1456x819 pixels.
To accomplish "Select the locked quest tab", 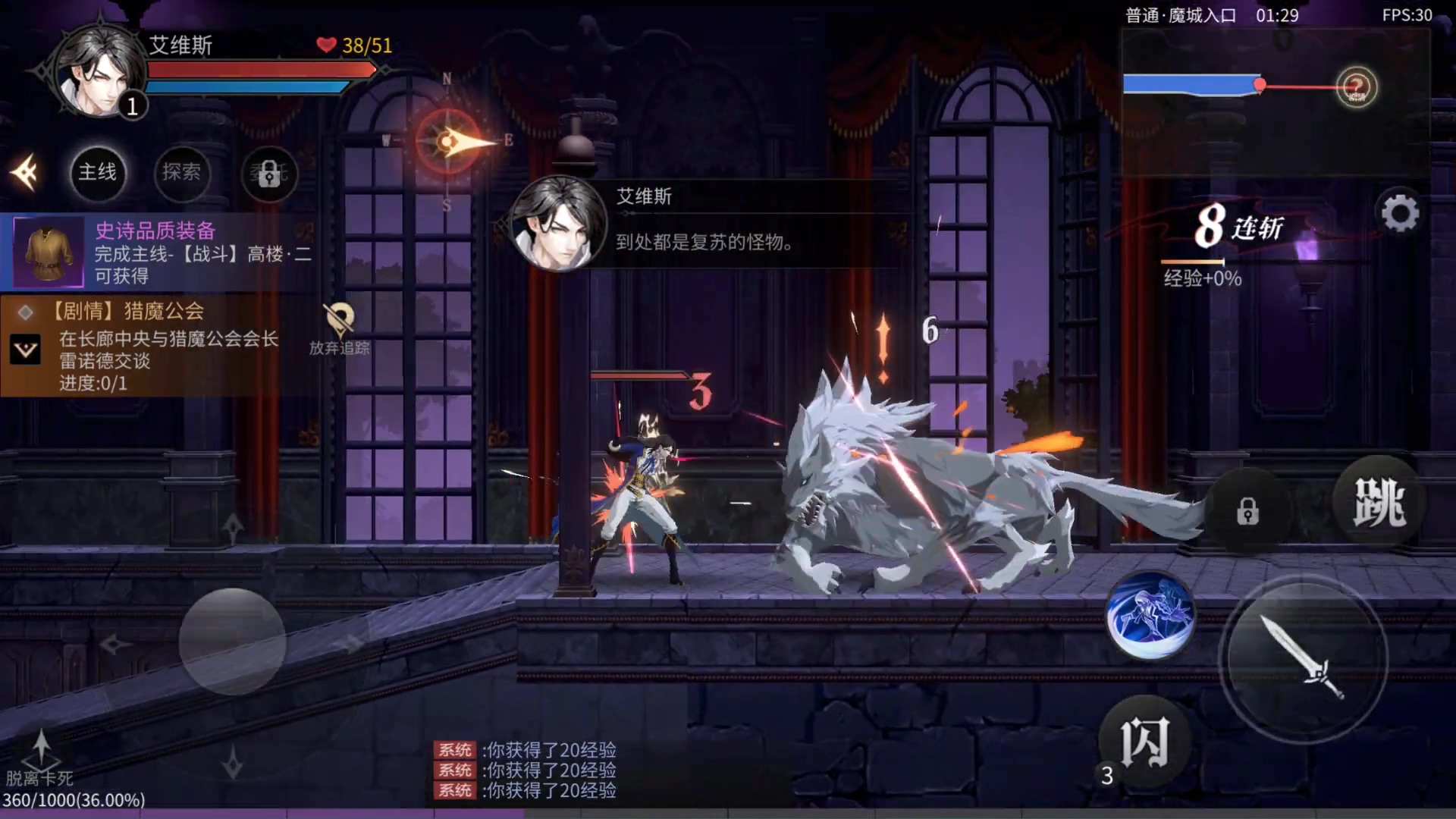I will 268,174.
